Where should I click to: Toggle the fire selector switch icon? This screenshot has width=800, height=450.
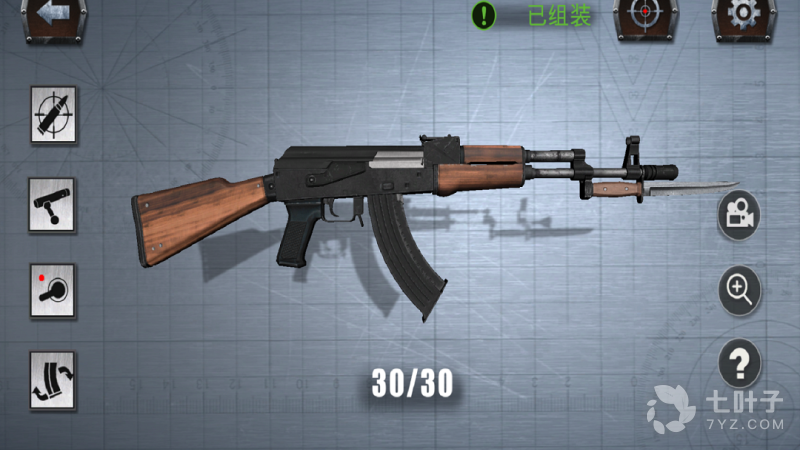tap(53, 292)
